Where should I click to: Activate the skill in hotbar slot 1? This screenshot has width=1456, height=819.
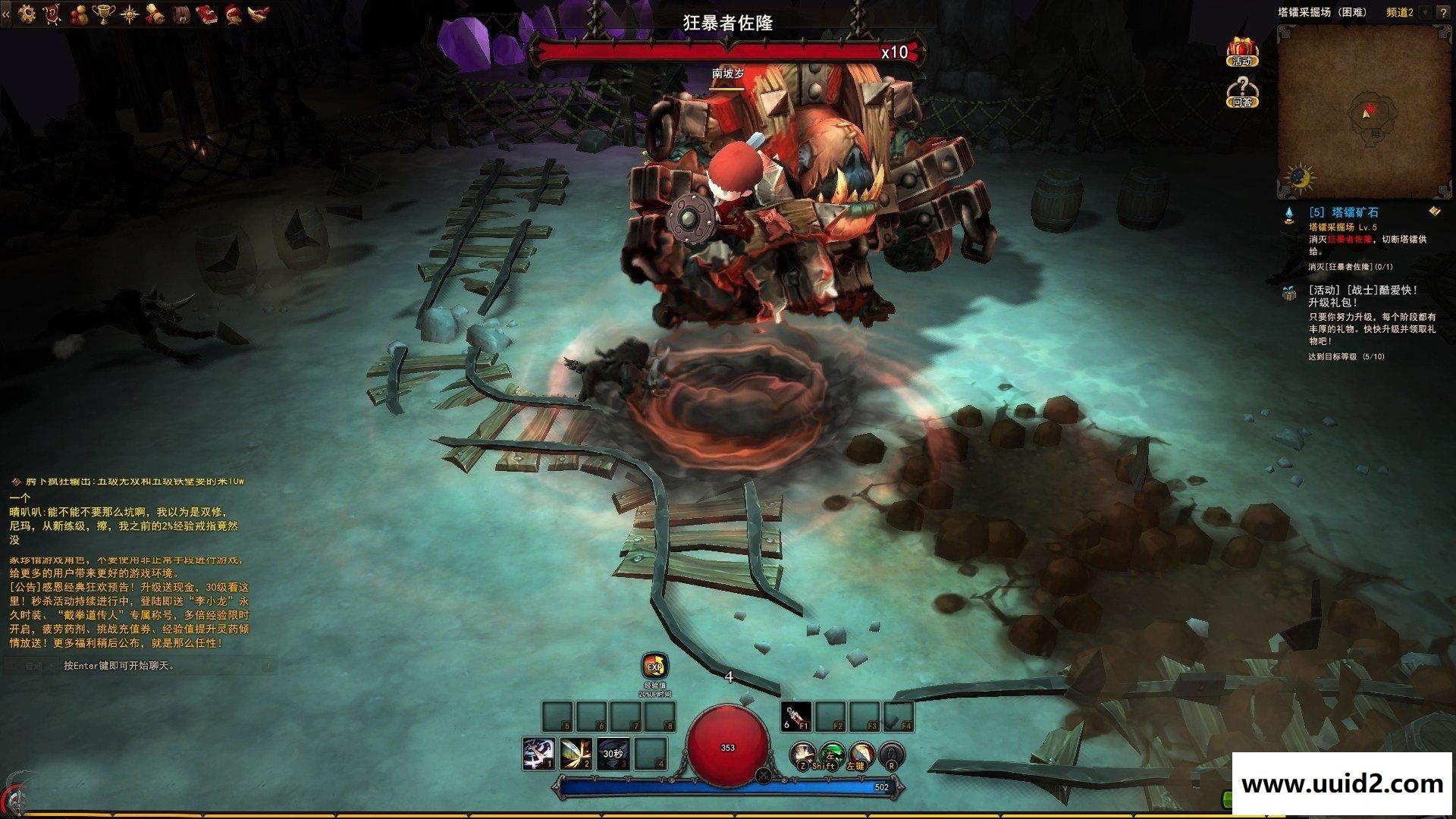[x=538, y=754]
